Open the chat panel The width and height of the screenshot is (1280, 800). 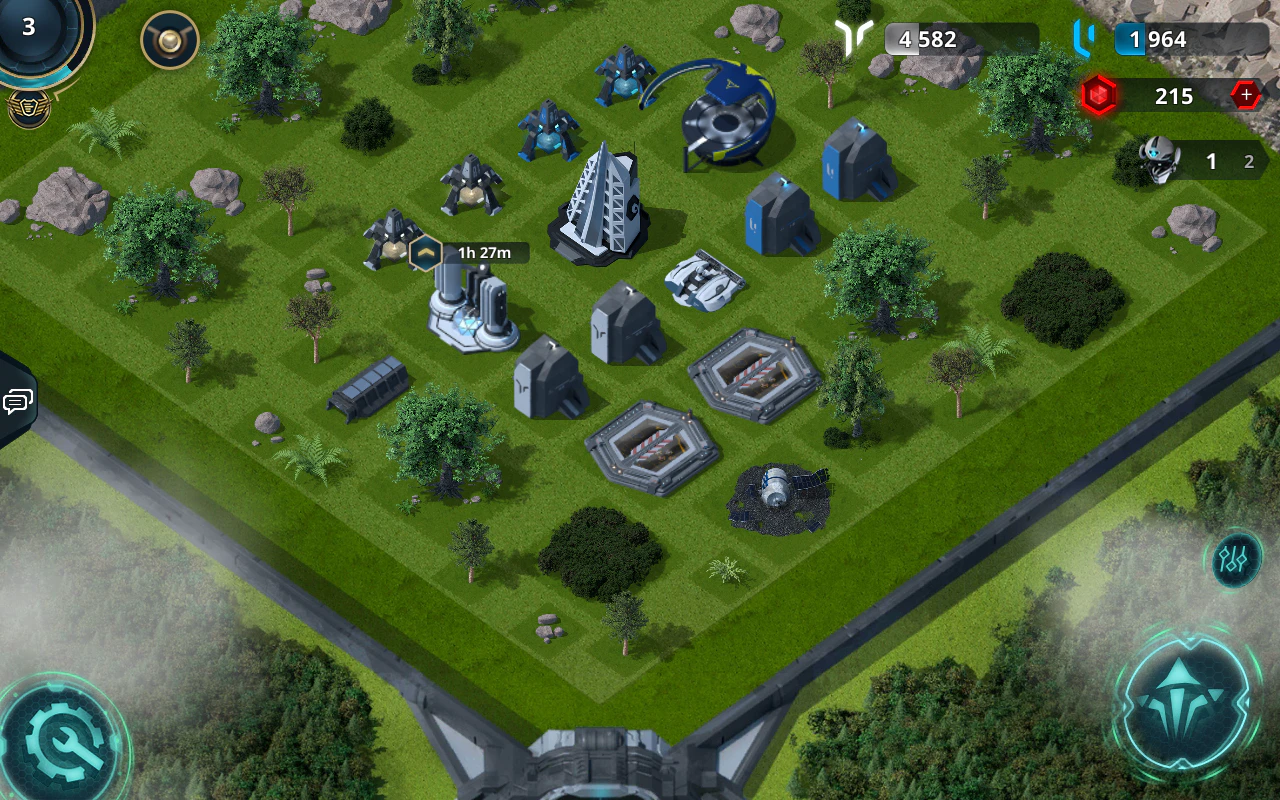[x=16, y=402]
